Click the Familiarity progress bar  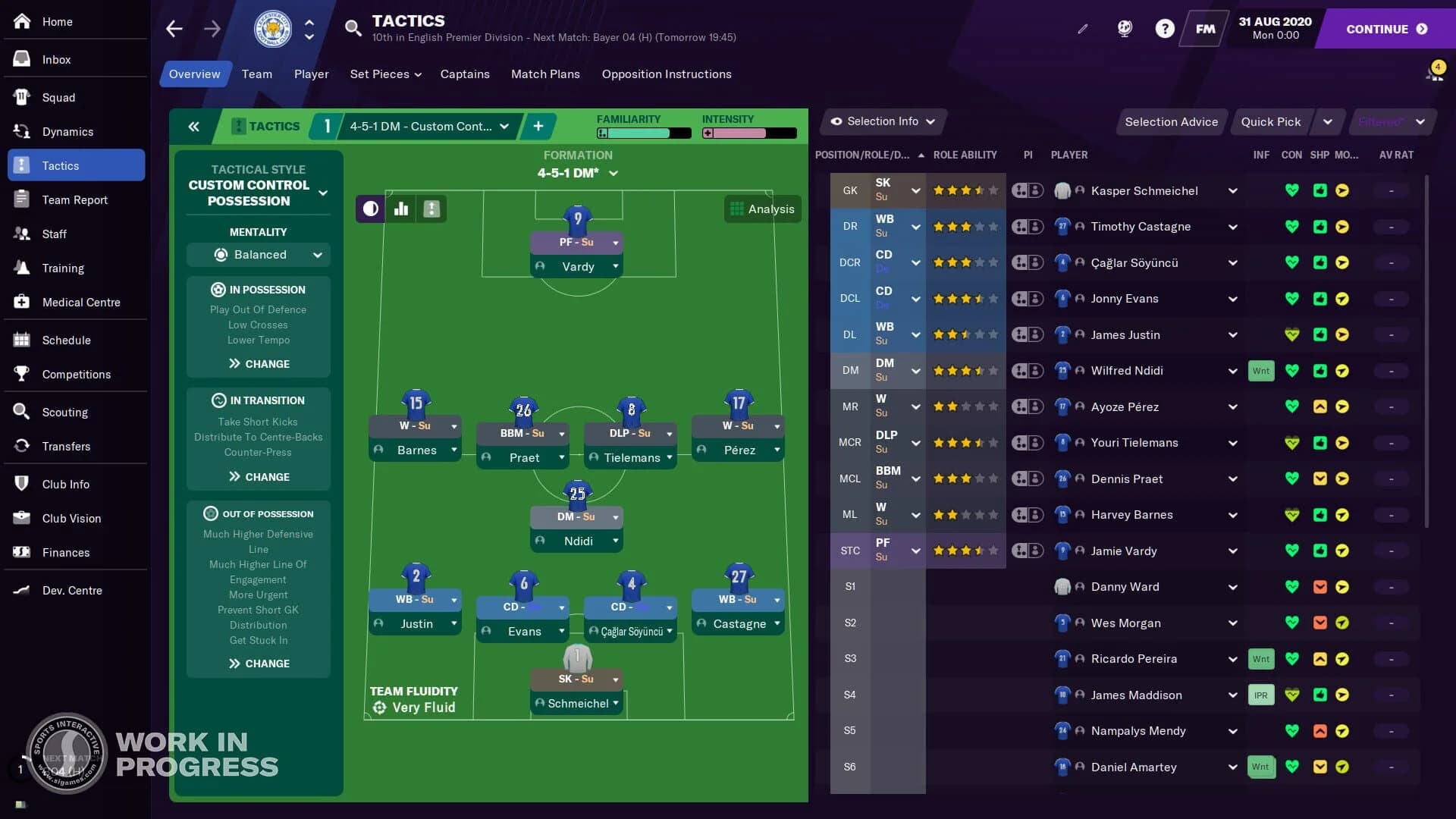(x=643, y=133)
